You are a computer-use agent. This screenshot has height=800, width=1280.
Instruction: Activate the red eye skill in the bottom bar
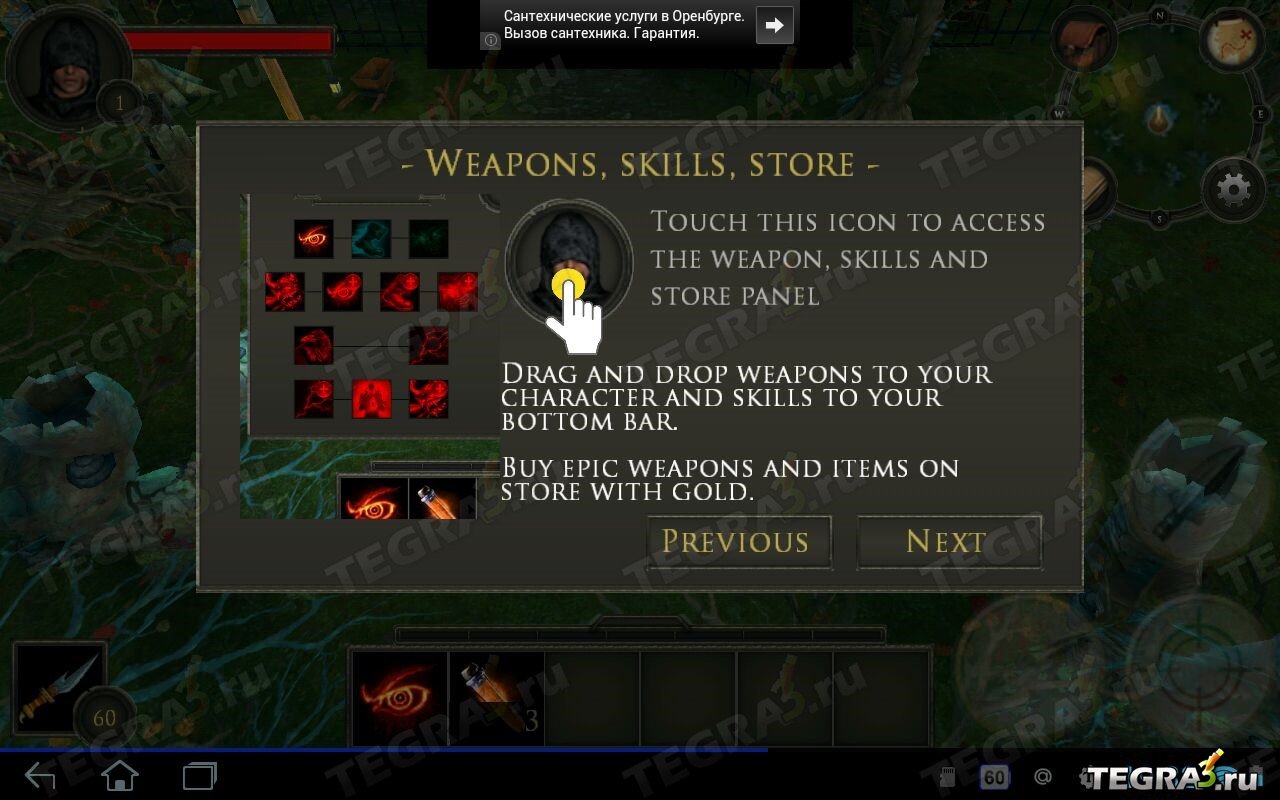[399, 698]
